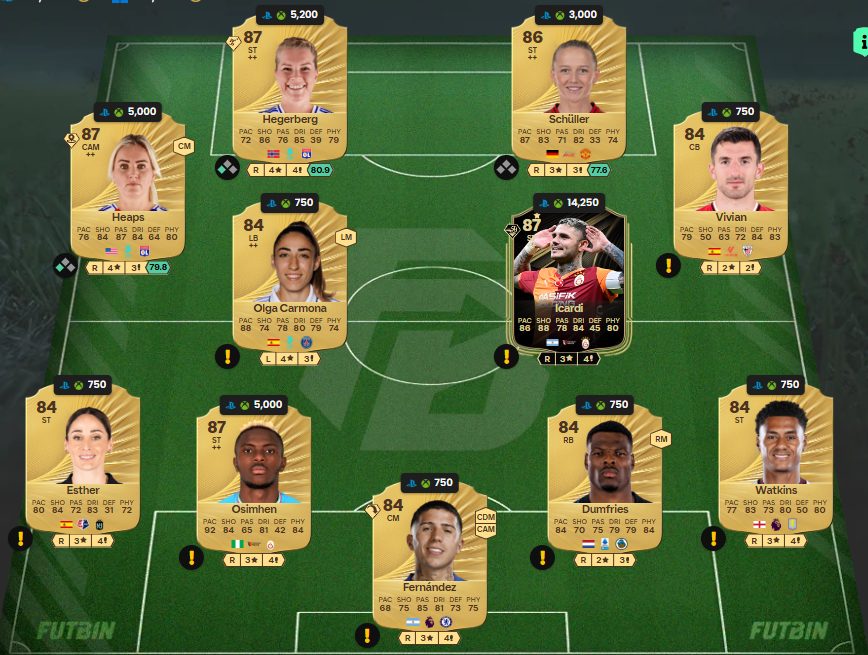868x655 pixels.
Task: Select the Dumfries right-back card
Action: [x=603, y=475]
